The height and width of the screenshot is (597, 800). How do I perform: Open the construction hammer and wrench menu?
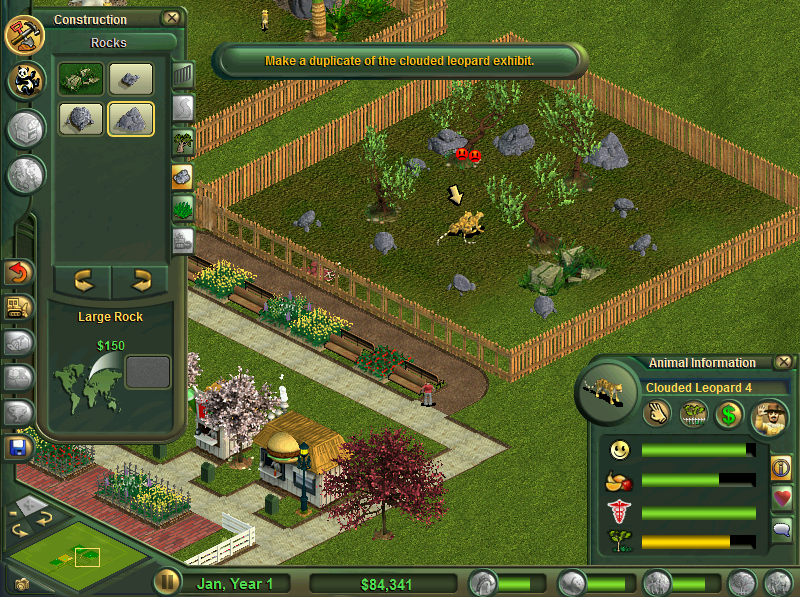pos(24,34)
